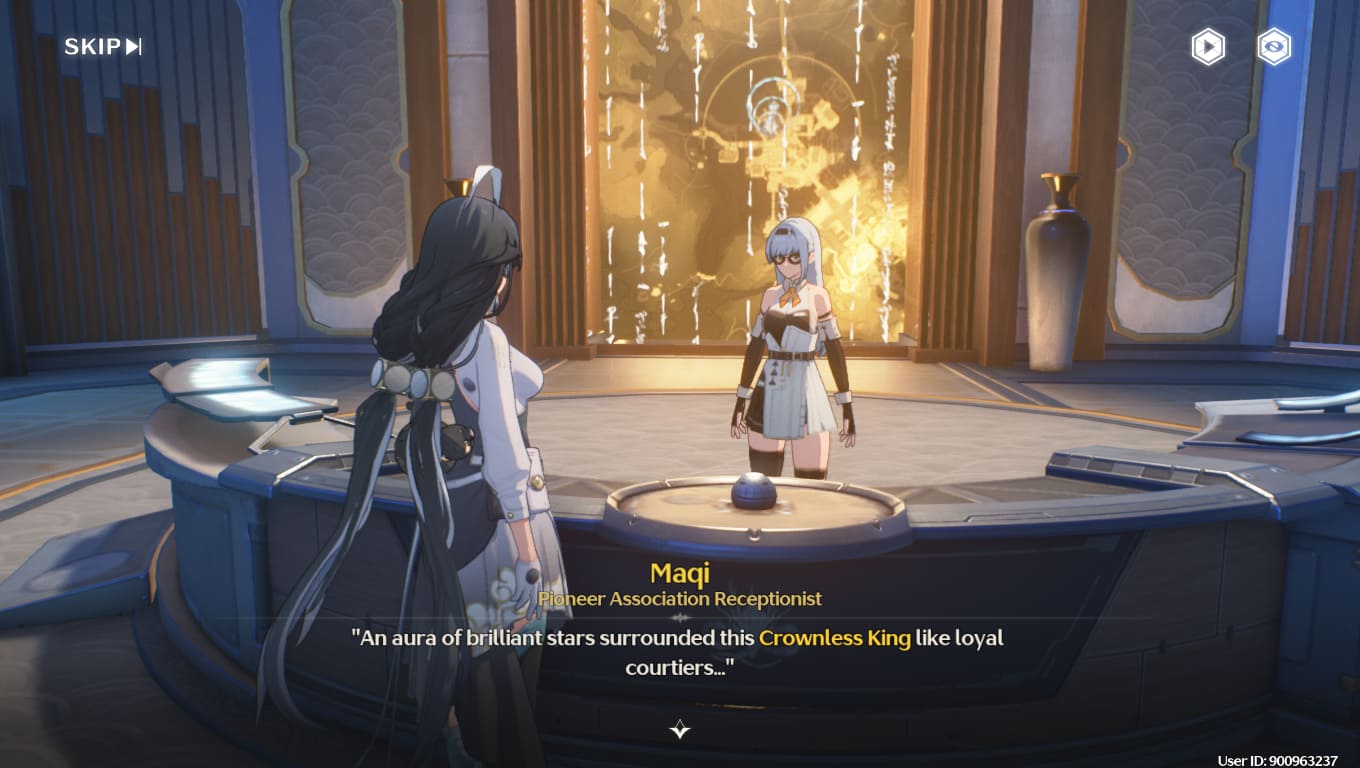This screenshot has height=768, width=1360.
Task: Toggle auto-advance mode for the conversation
Action: point(1207,46)
